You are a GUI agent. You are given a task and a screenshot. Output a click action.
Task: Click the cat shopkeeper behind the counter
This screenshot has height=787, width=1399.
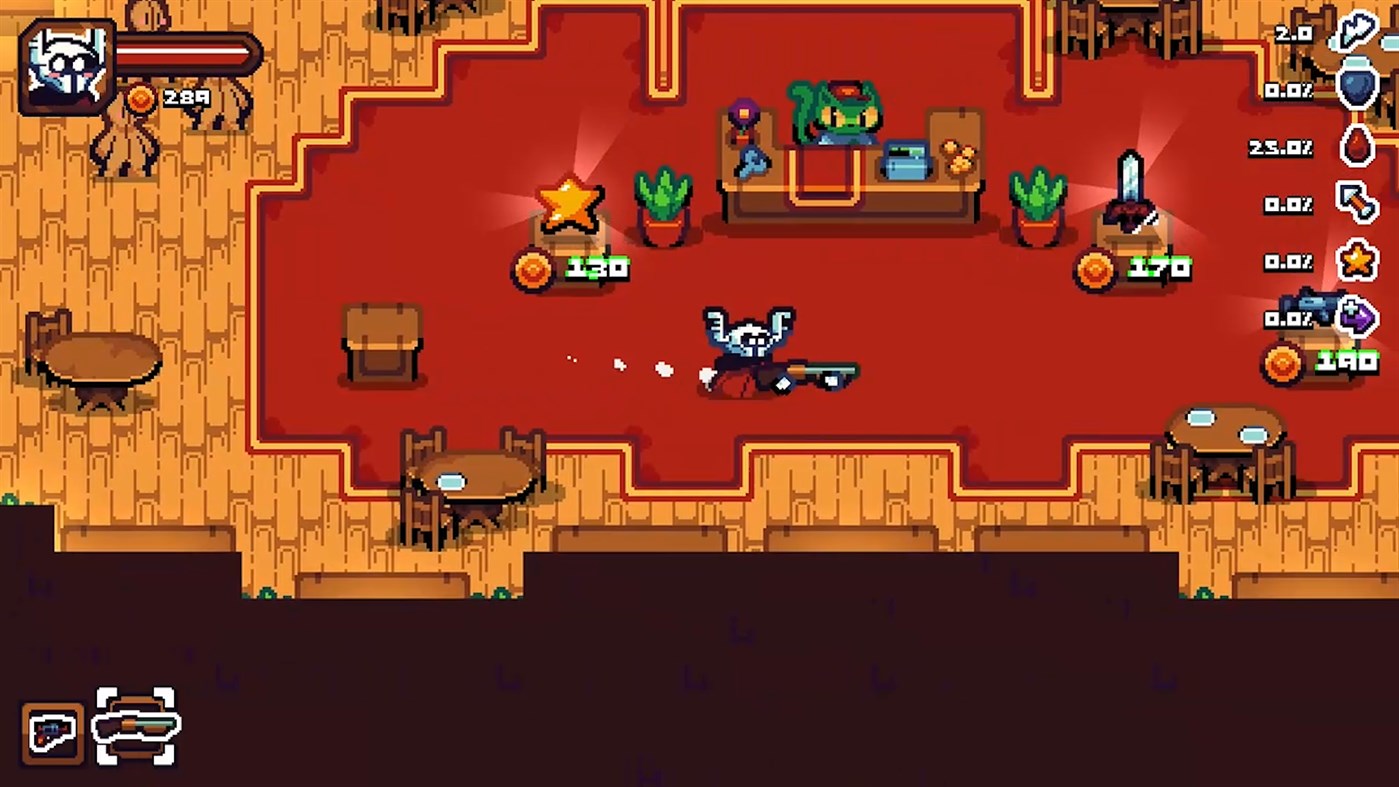click(x=838, y=115)
